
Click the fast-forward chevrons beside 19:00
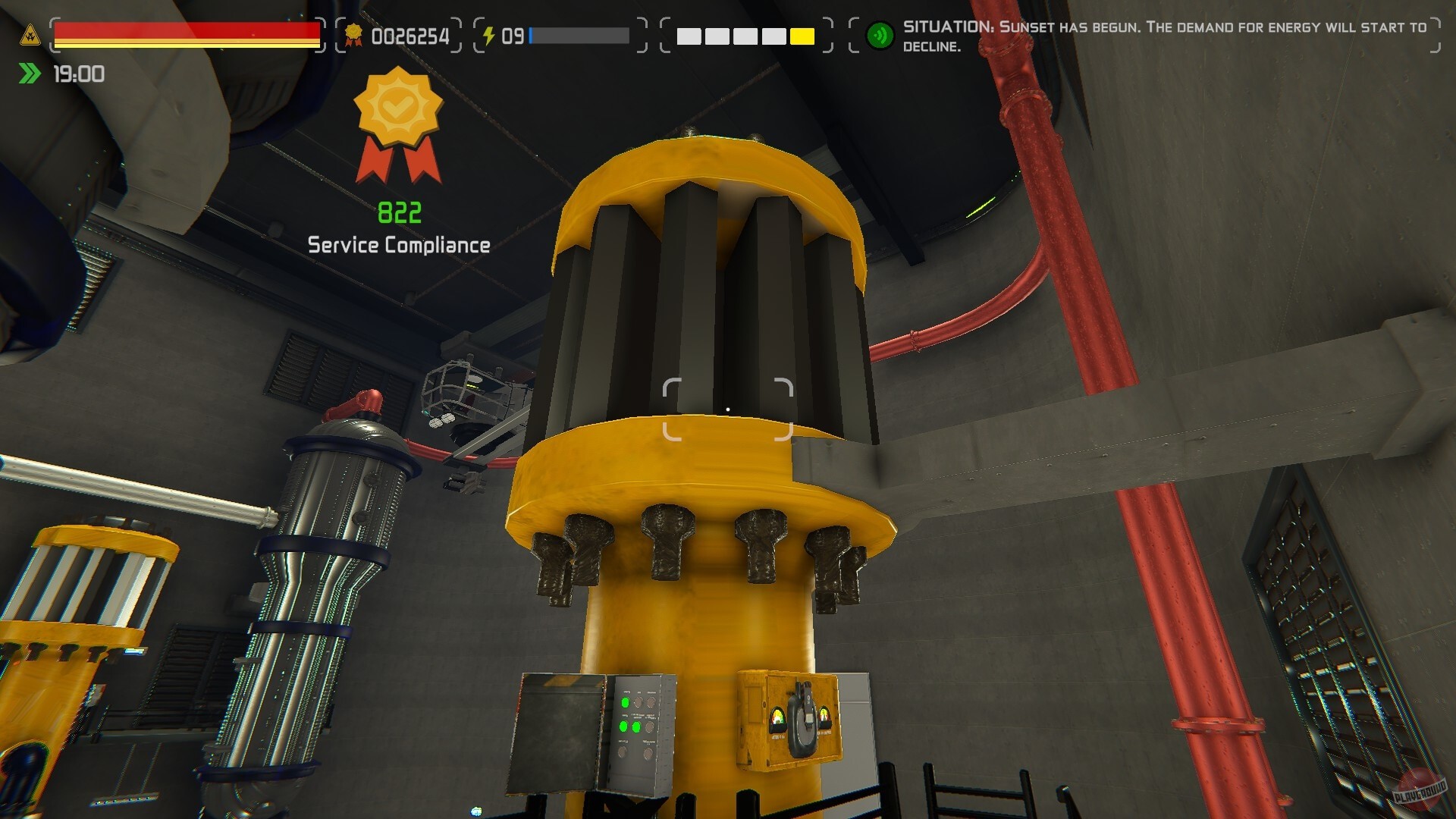click(x=28, y=74)
